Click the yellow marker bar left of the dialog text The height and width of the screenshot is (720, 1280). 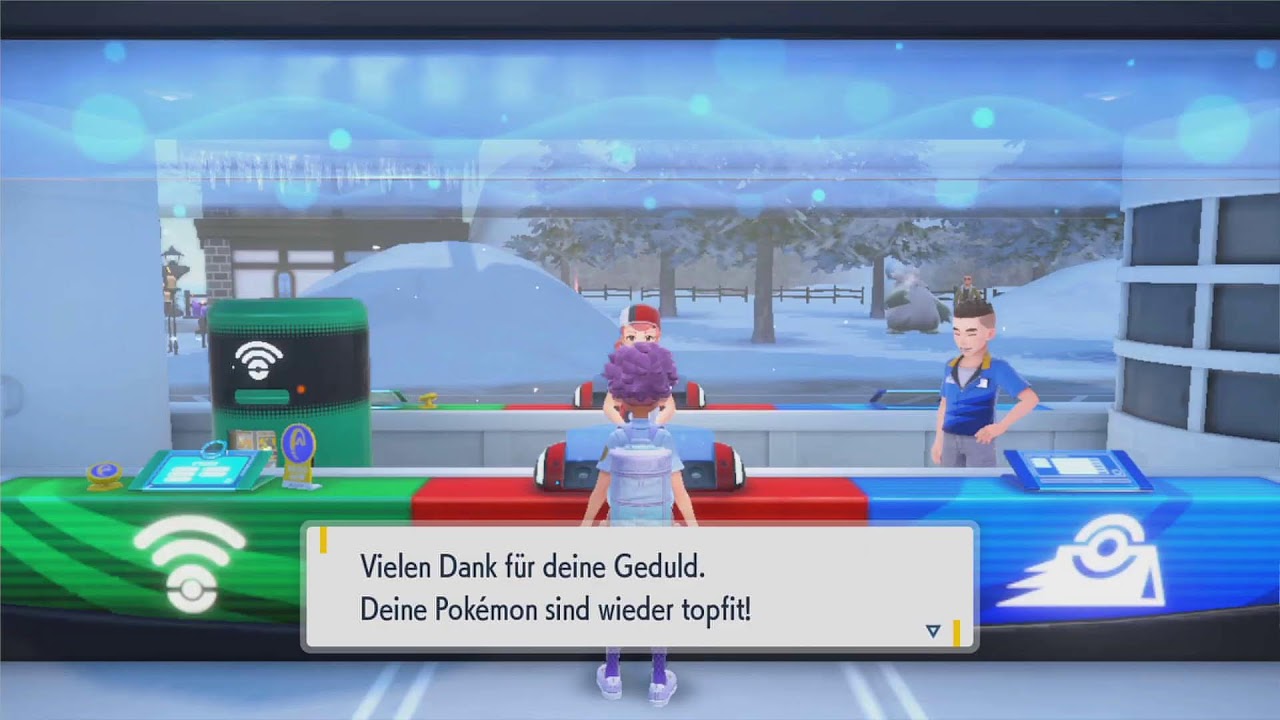pos(325,540)
